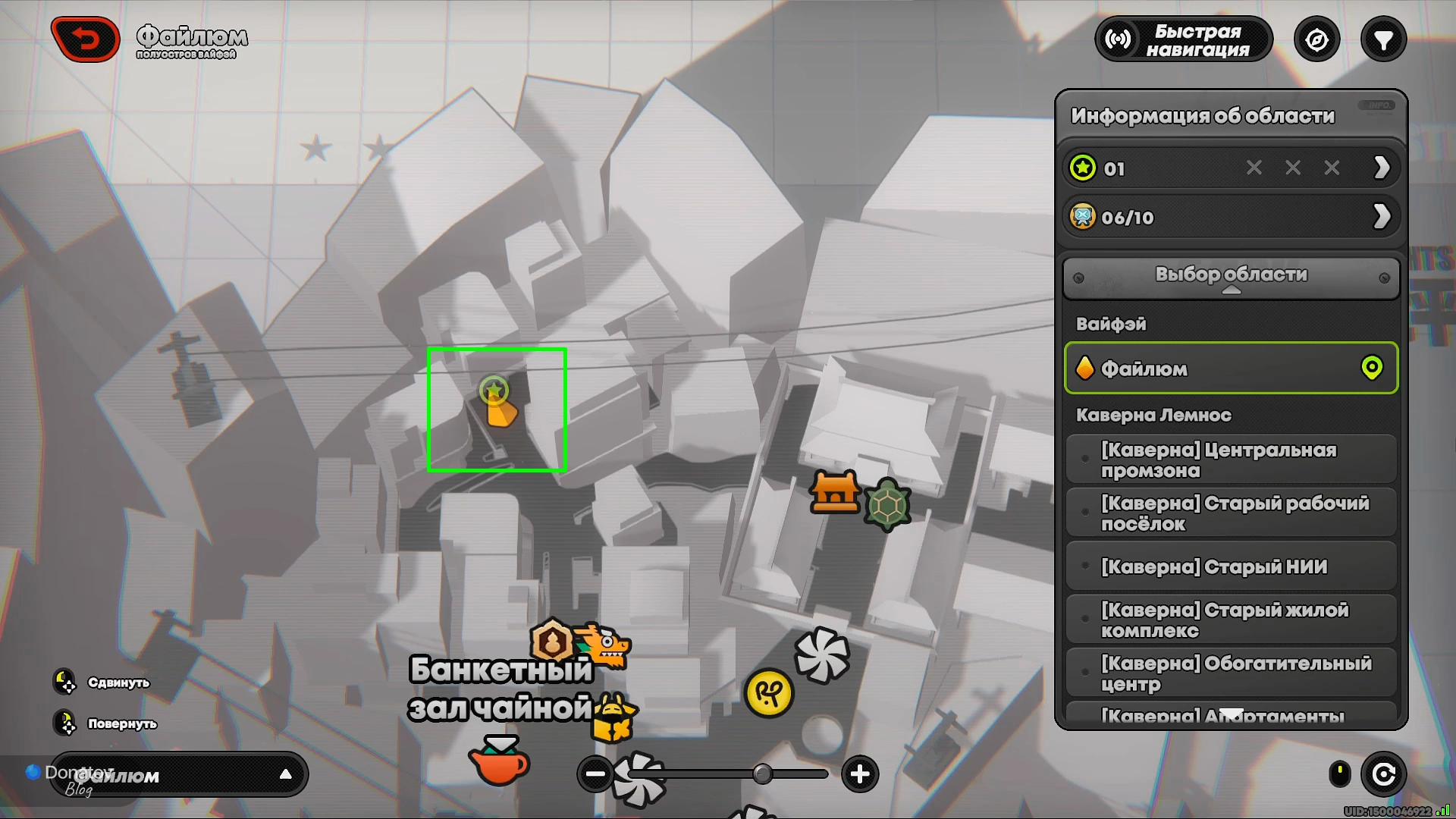The width and height of the screenshot is (1456, 819).
Task: Select [Каверна] Старый НИИ entry
Action: (x=1231, y=566)
